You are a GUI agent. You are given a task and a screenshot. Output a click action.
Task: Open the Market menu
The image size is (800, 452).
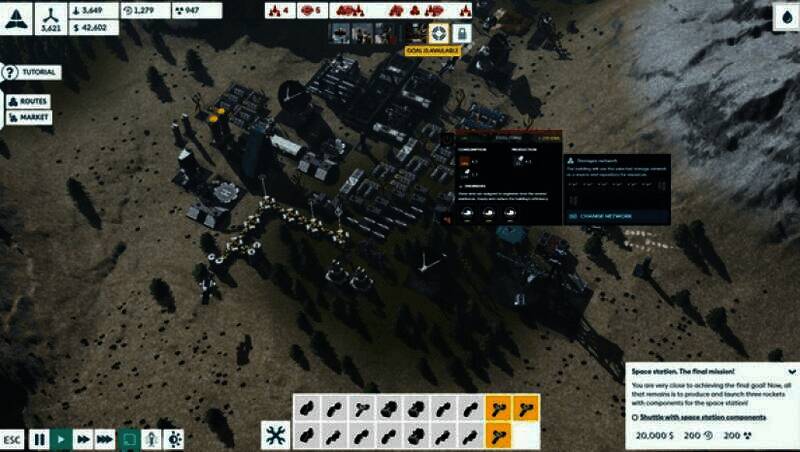[29, 117]
